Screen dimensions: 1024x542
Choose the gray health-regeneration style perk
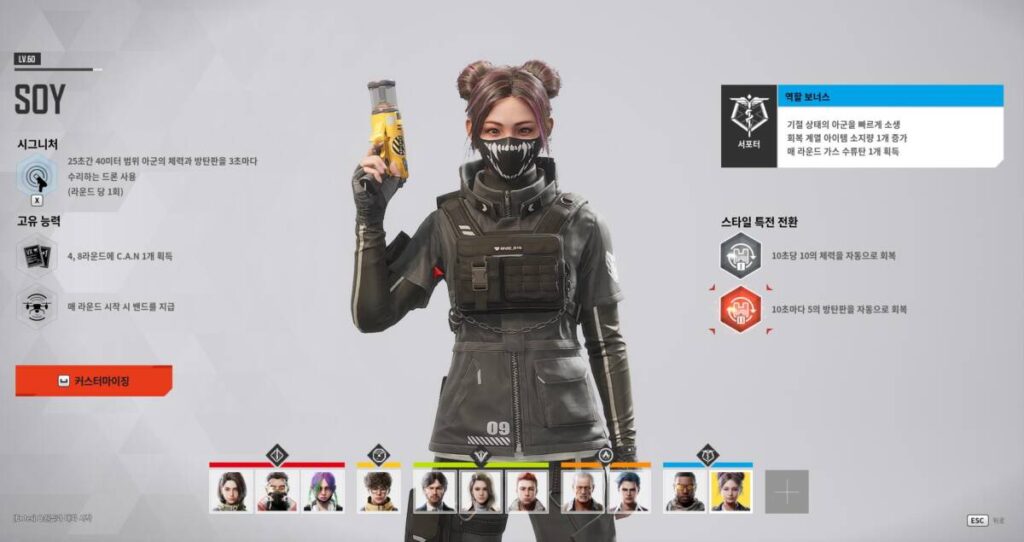click(x=741, y=256)
